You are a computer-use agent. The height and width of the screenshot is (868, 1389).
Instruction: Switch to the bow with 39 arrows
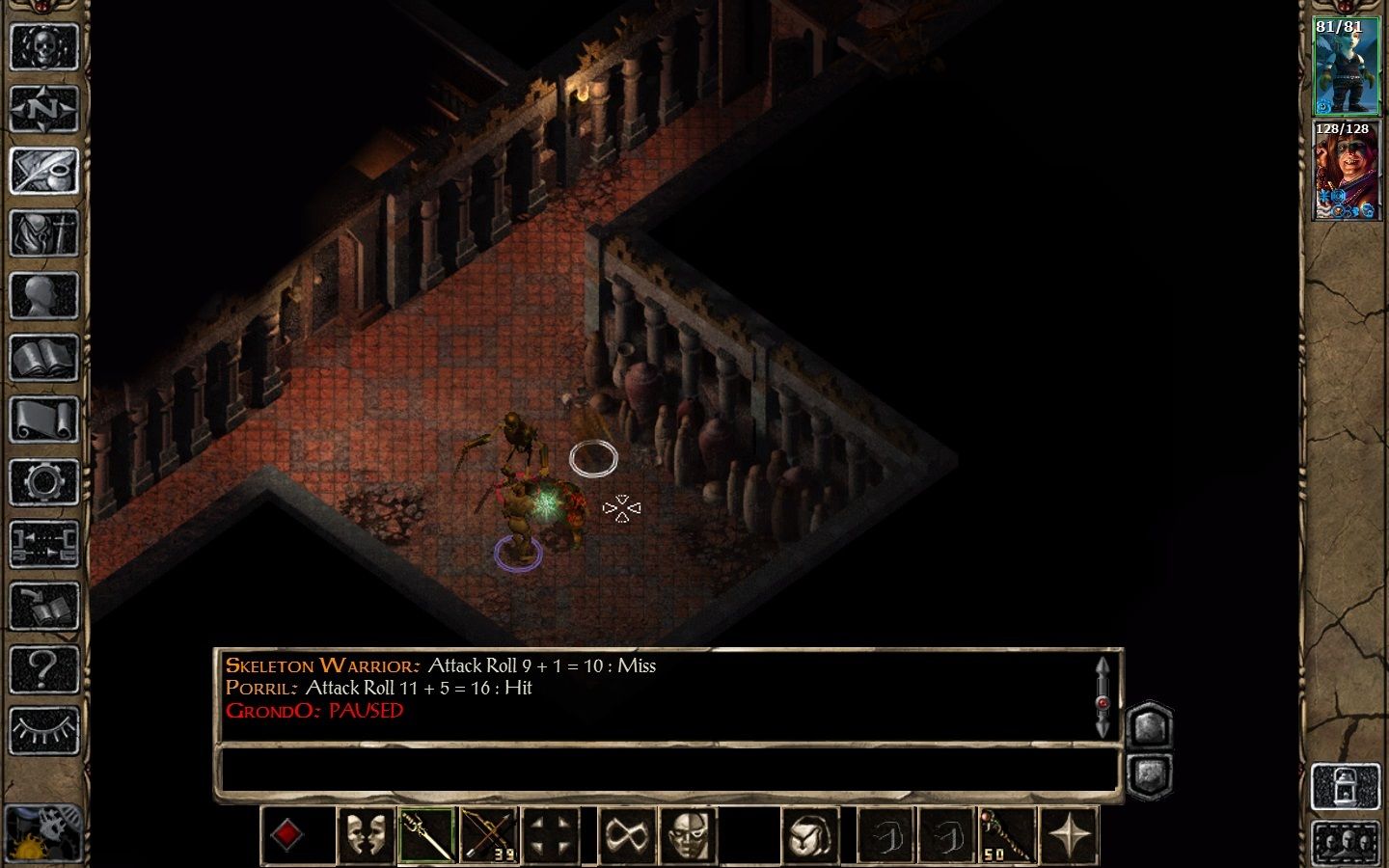pyautogui.click(x=490, y=835)
